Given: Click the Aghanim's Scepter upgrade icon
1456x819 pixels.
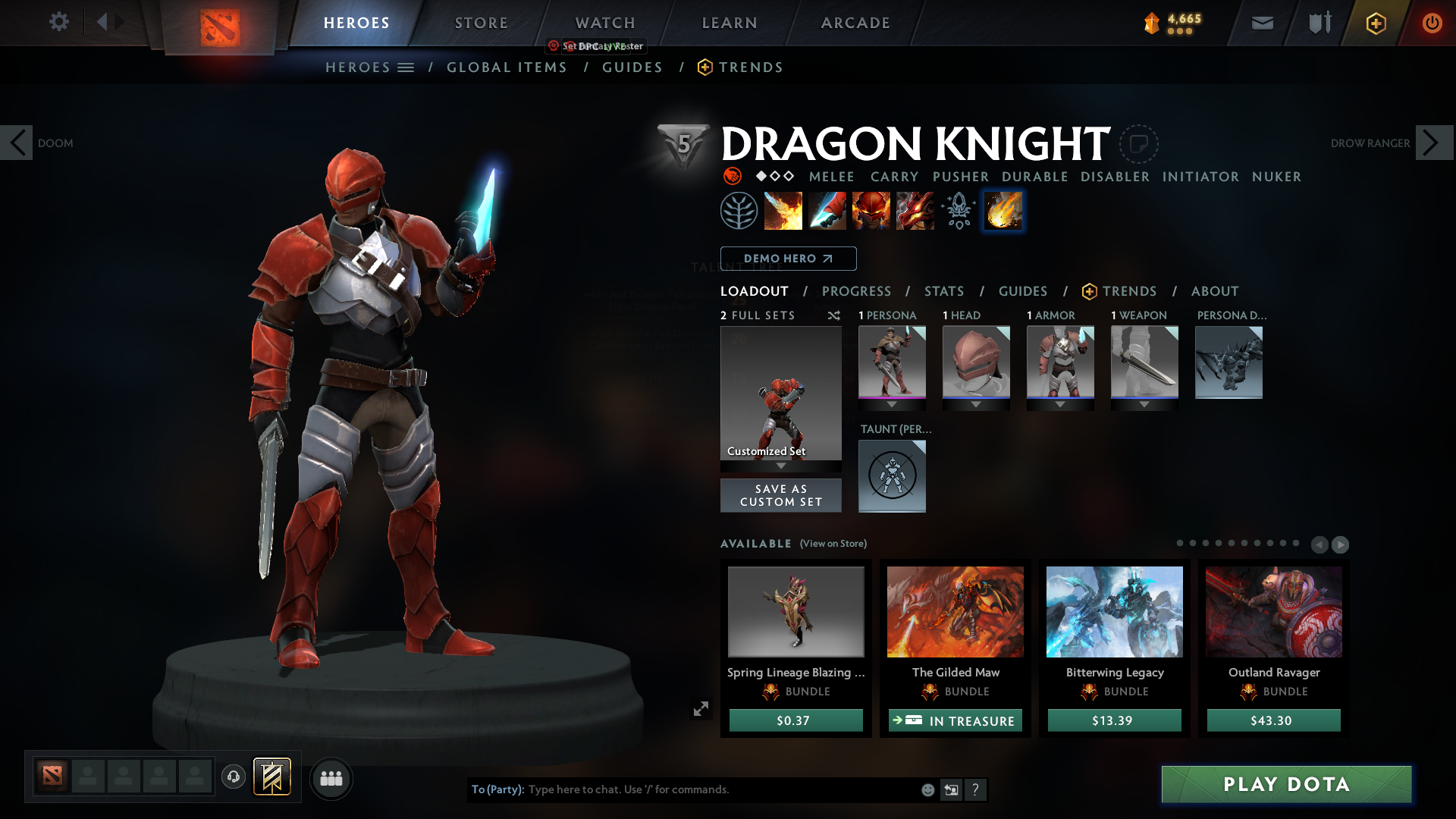Looking at the screenshot, I should tap(958, 211).
